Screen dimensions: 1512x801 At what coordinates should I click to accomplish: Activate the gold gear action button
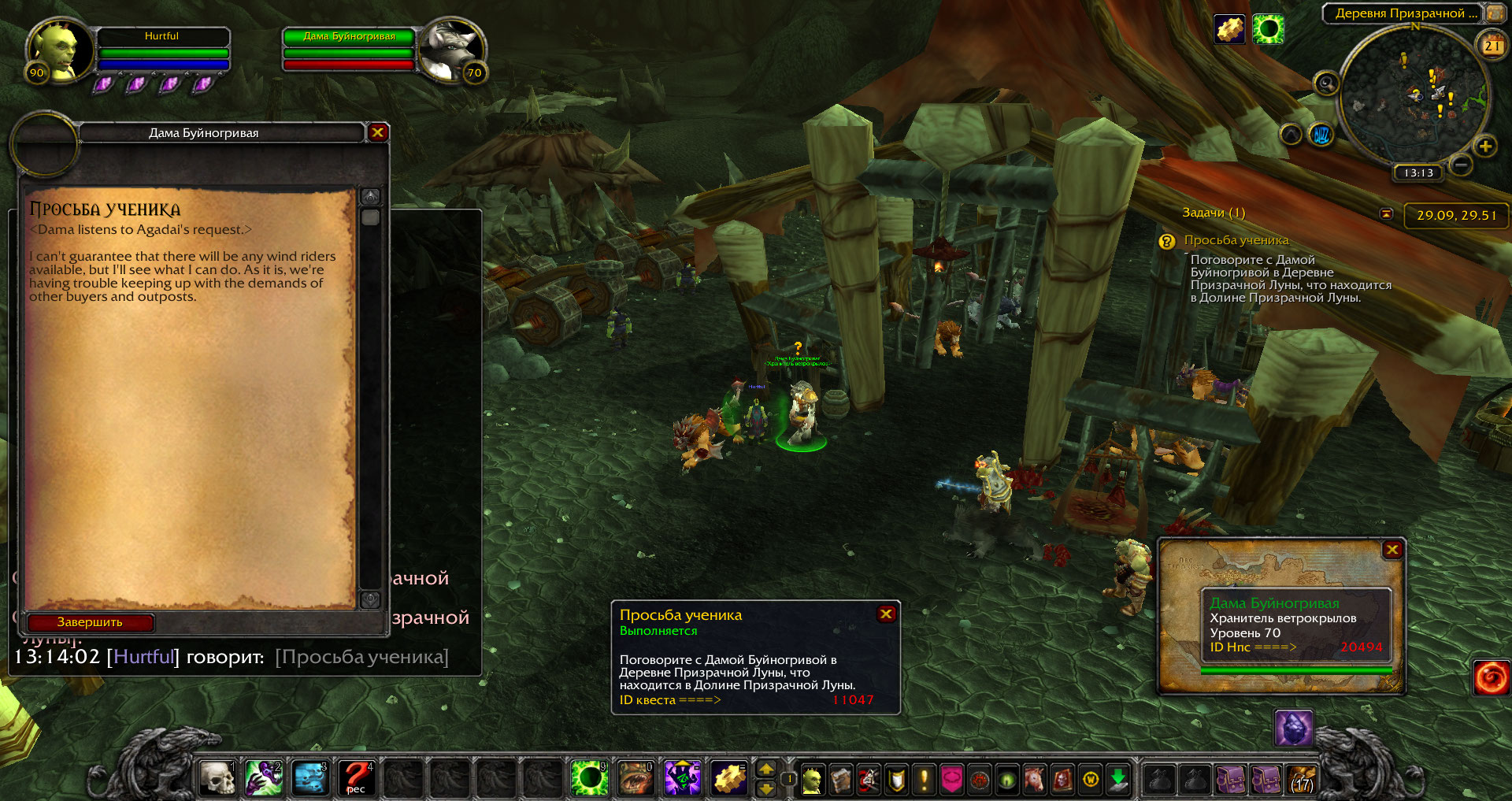click(729, 777)
